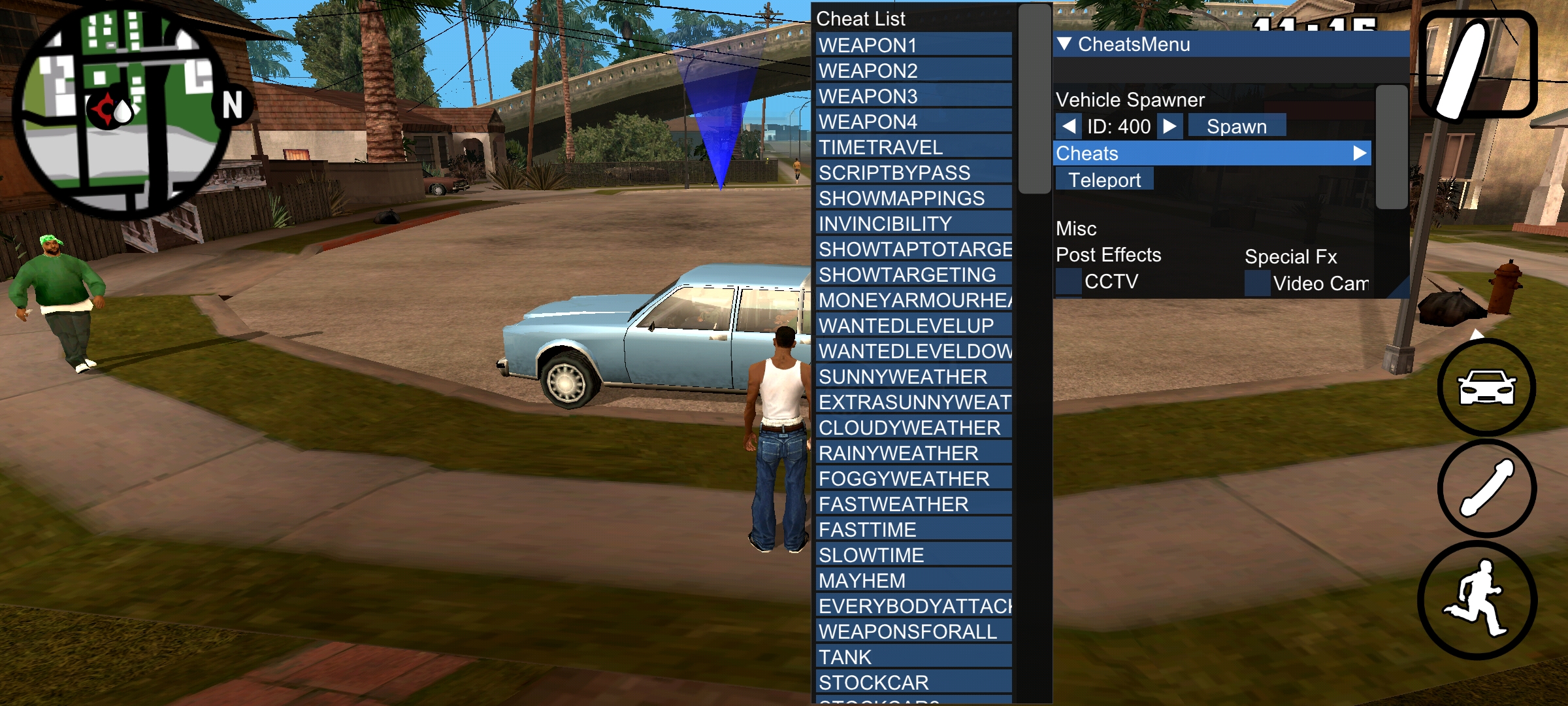1568x706 pixels.
Task: Increase the vehicle ID with the right arrow
Action: 1170,126
